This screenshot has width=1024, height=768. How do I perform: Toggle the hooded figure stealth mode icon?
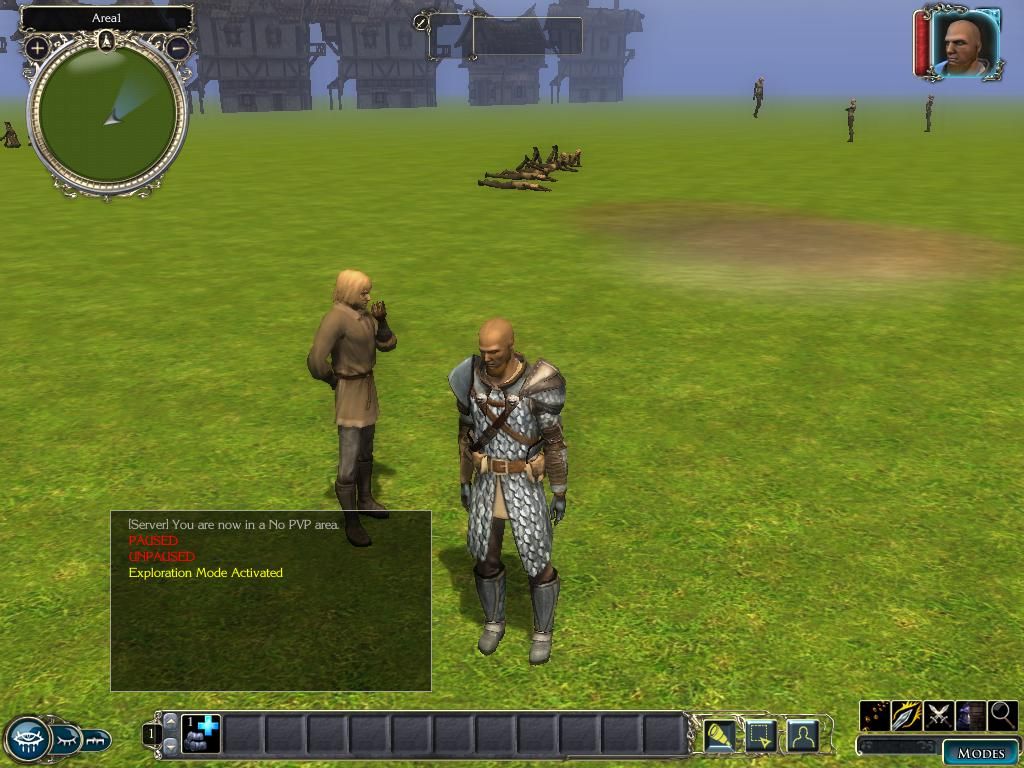[971, 715]
